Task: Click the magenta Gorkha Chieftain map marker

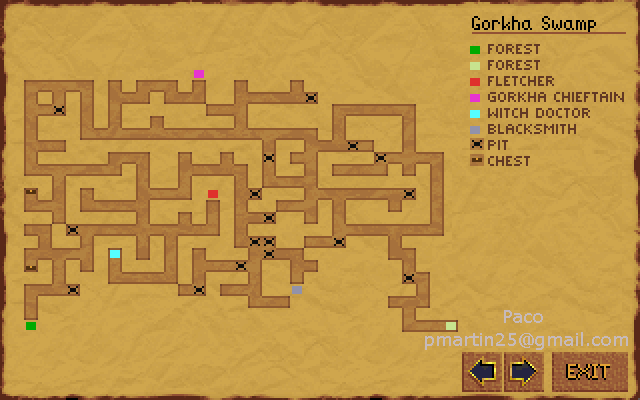Action: pyautogui.click(x=199, y=74)
